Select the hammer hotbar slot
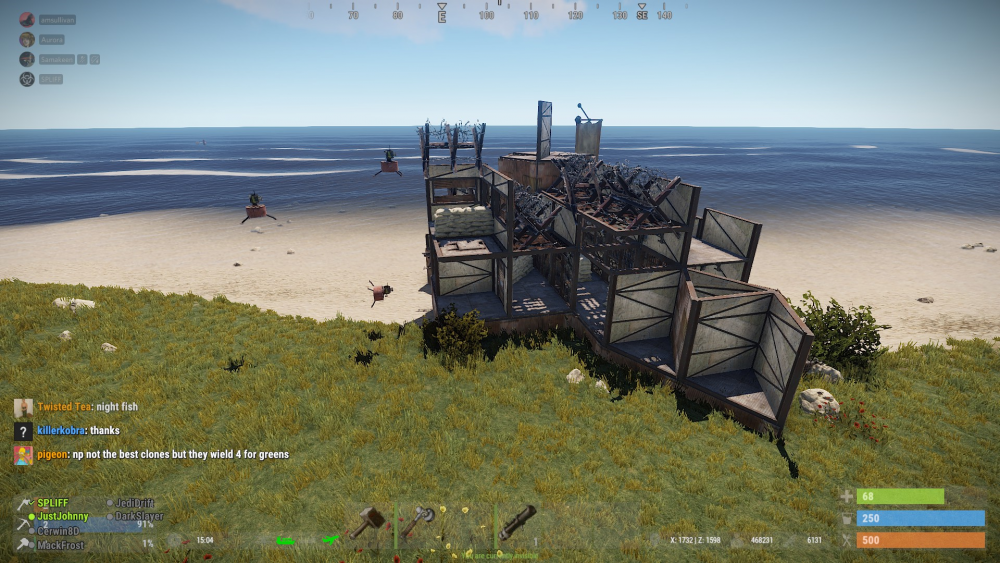 (368, 521)
